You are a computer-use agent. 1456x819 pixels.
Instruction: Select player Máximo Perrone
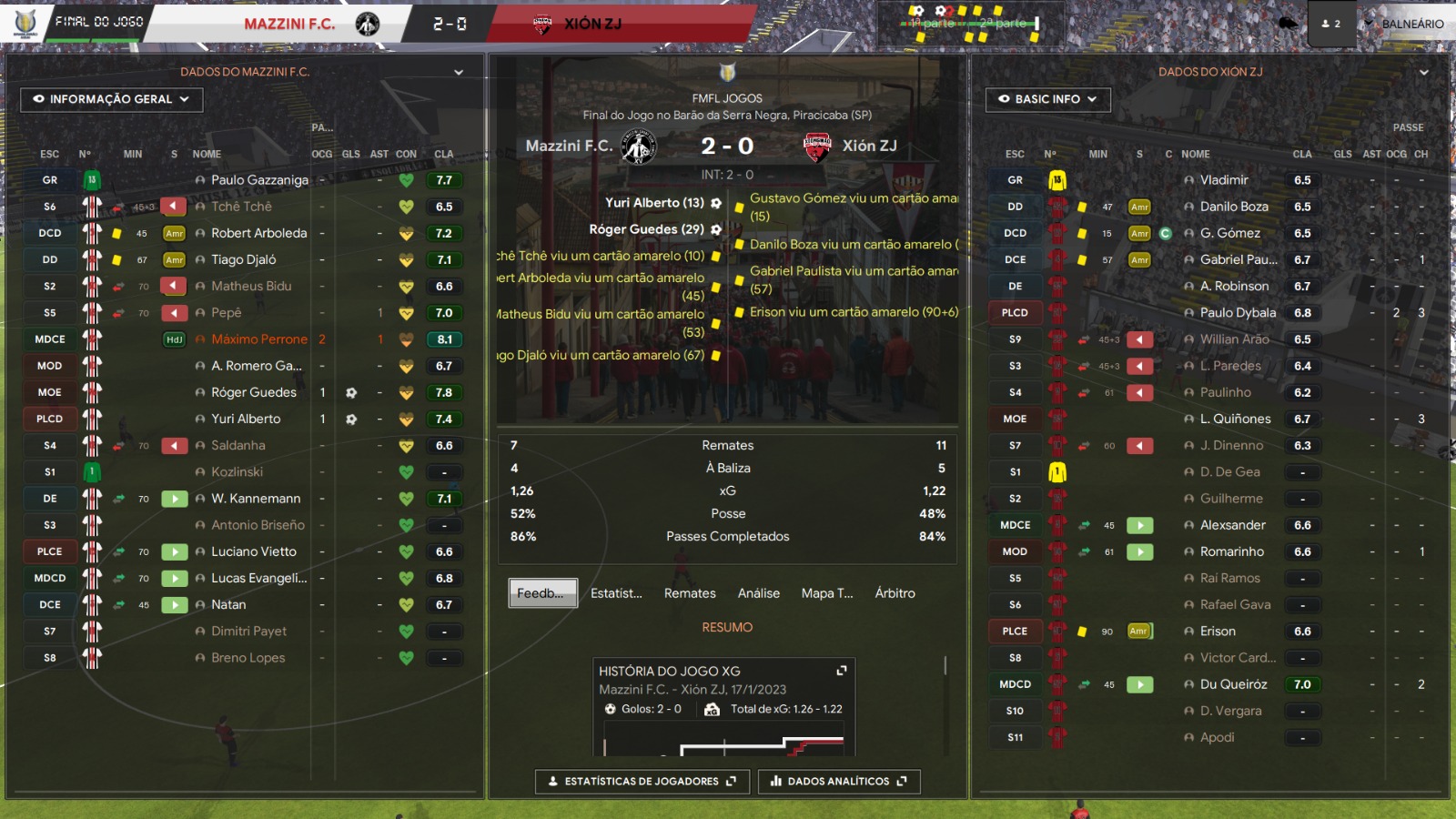tap(259, 339)
